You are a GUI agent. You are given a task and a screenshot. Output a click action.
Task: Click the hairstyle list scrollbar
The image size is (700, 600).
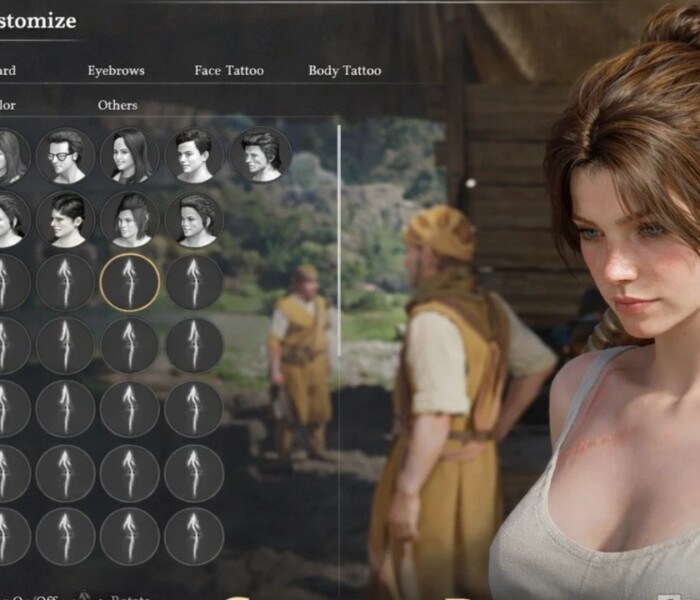339,240
